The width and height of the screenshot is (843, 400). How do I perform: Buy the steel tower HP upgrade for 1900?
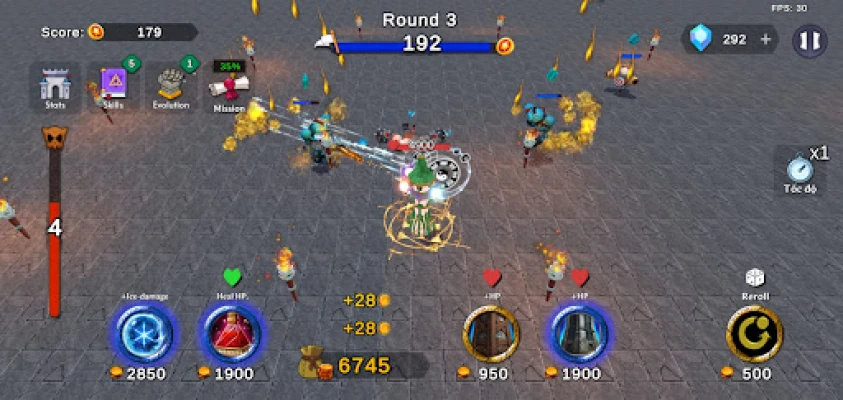tap(576, 333)
